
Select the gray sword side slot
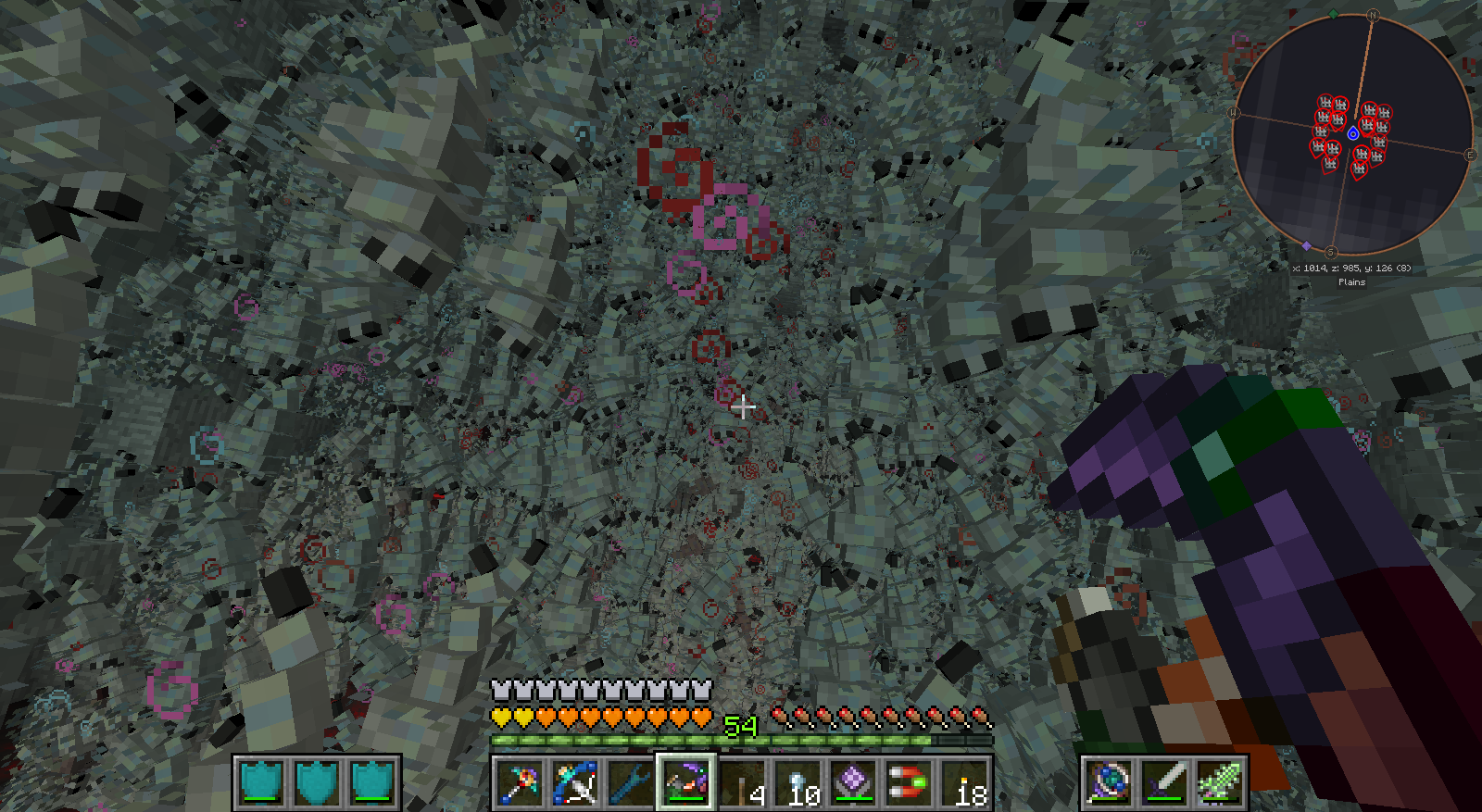click(x=1164, y=783)
